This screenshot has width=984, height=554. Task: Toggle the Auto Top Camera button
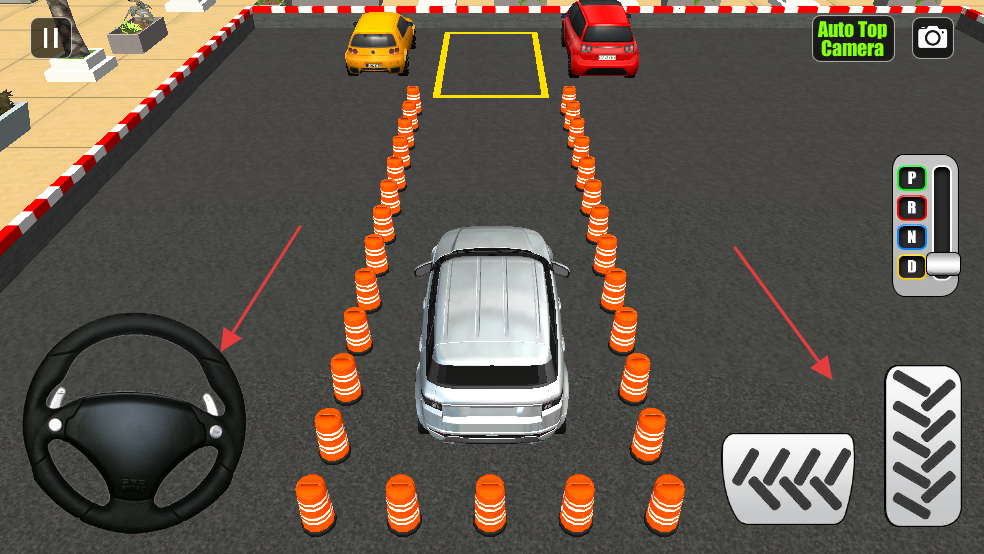click(852, 39)
